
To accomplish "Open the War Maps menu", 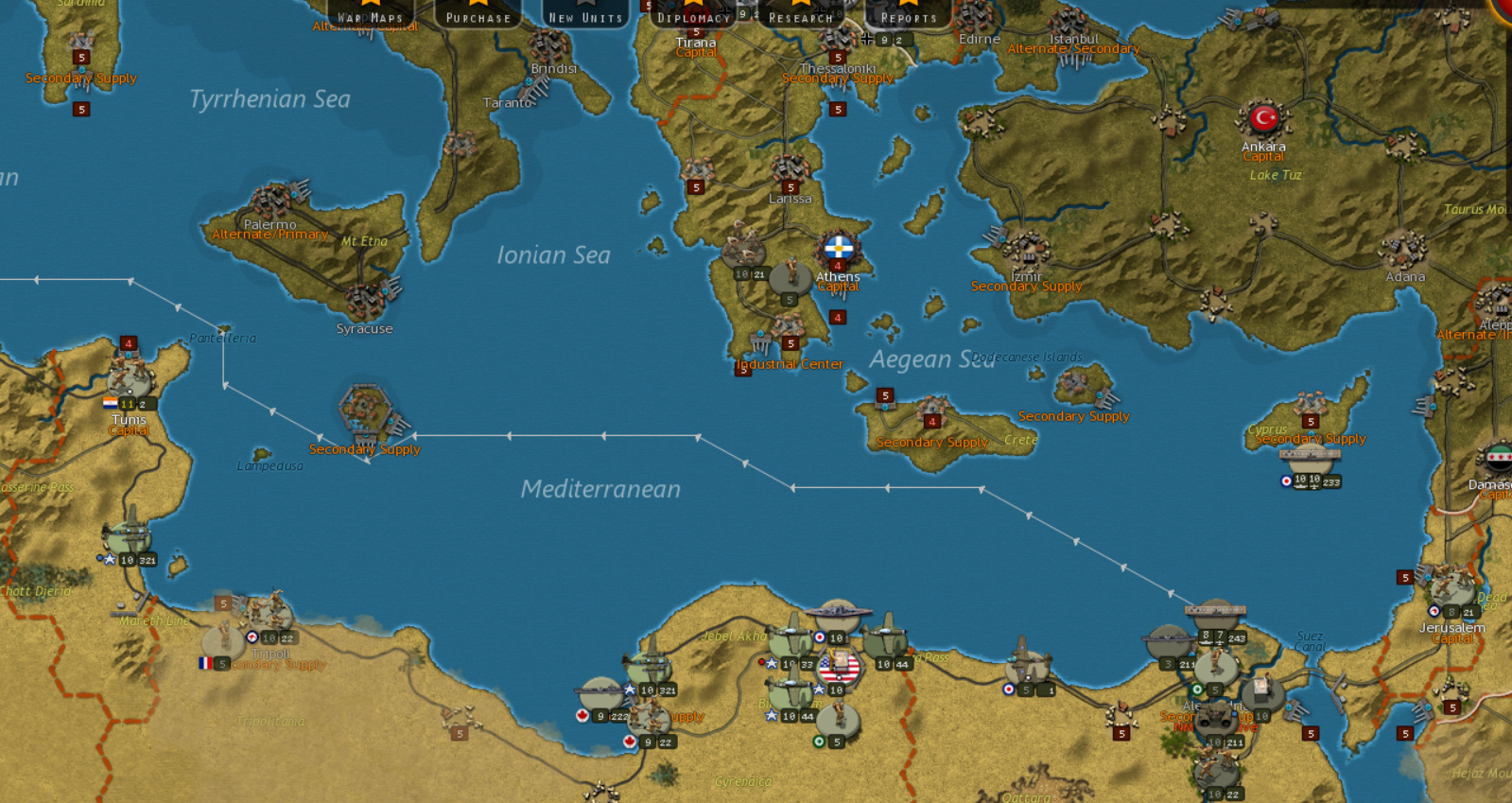I will click(x=371, y=14).
